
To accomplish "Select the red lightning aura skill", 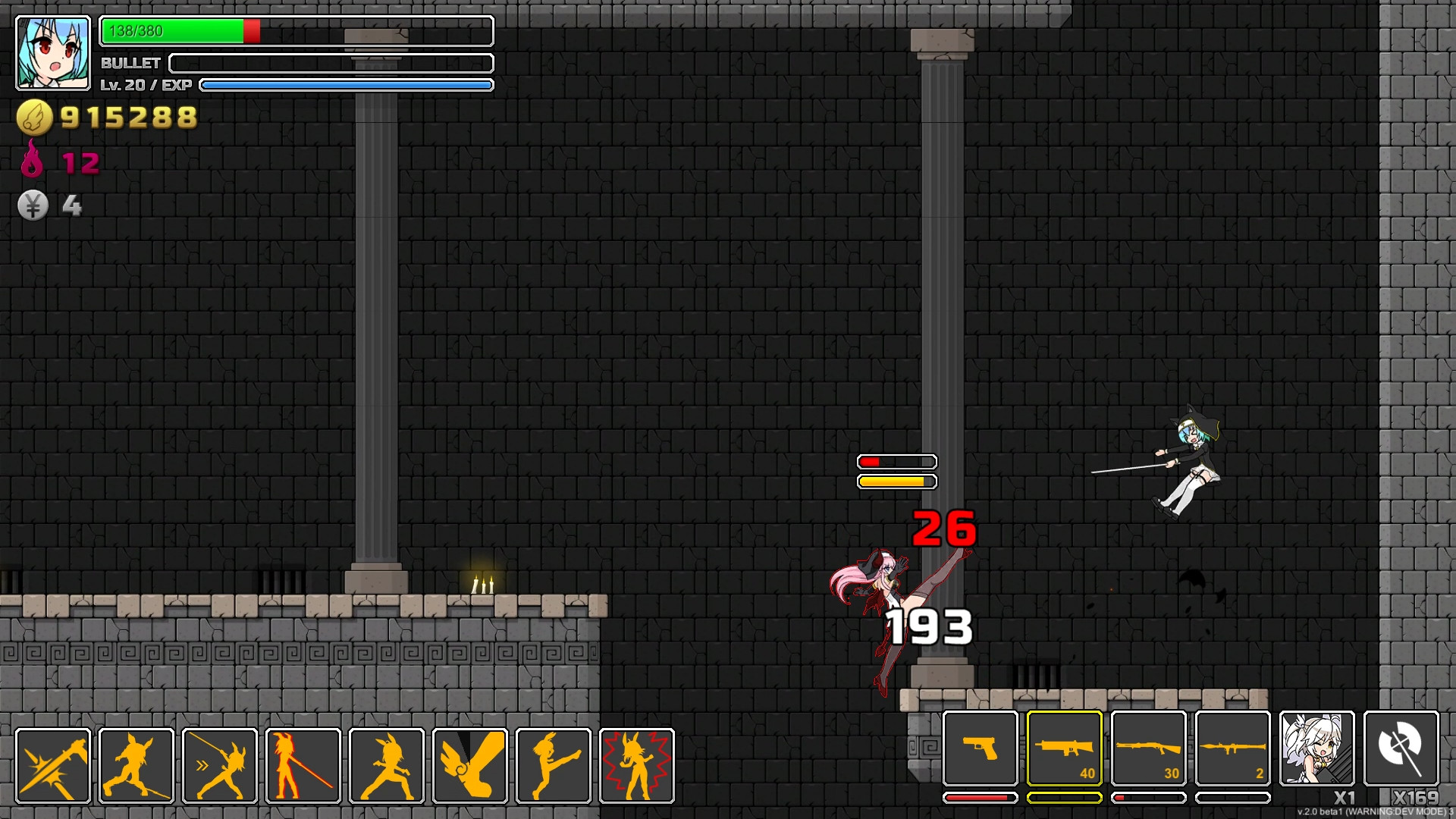I will 637,764.
